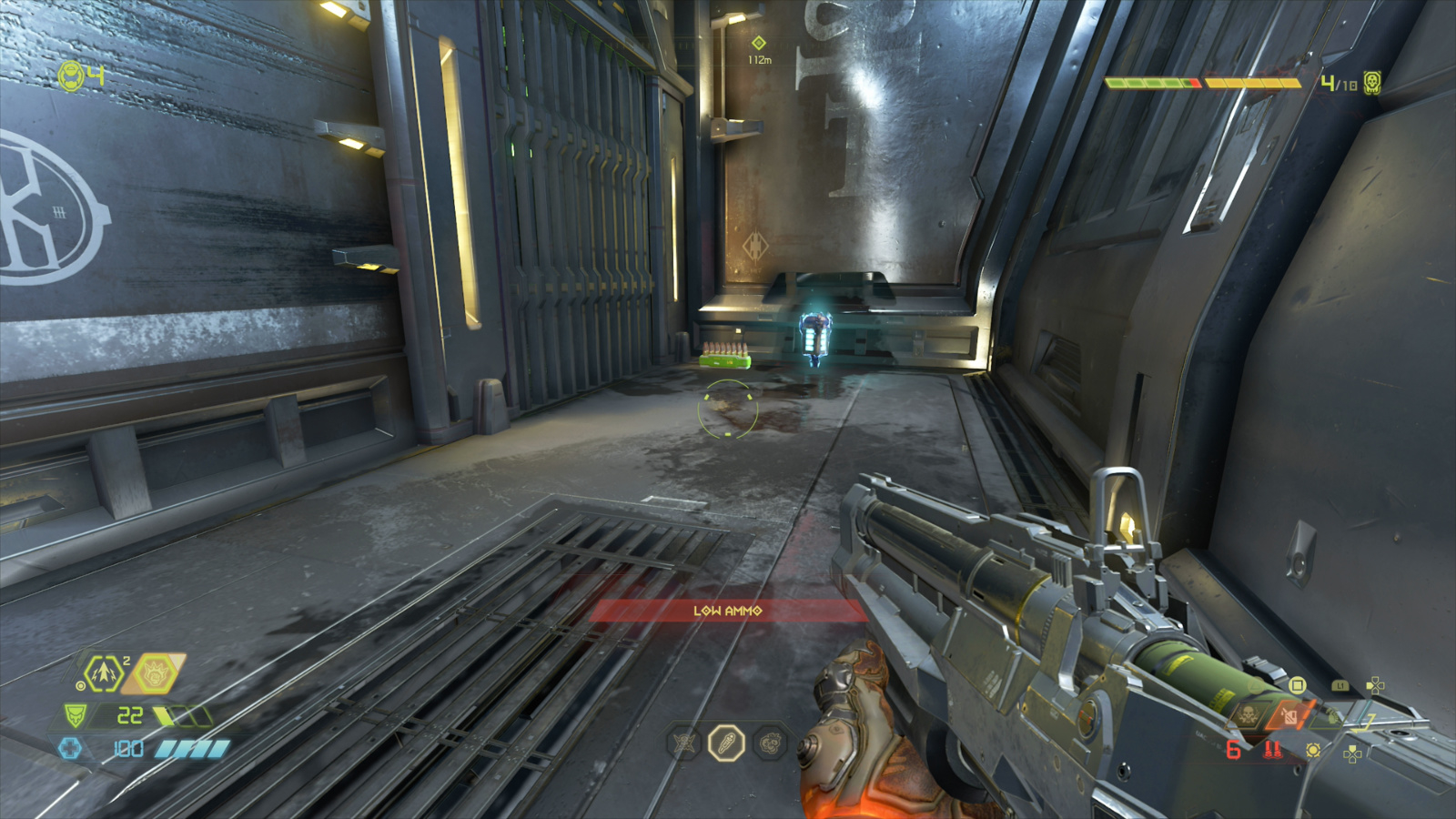Image resolution: width=1456 pixels, height=819 pixels.
Task: Select the highlighted bullet octagon icon bottom center
Action: click(725, 742)
